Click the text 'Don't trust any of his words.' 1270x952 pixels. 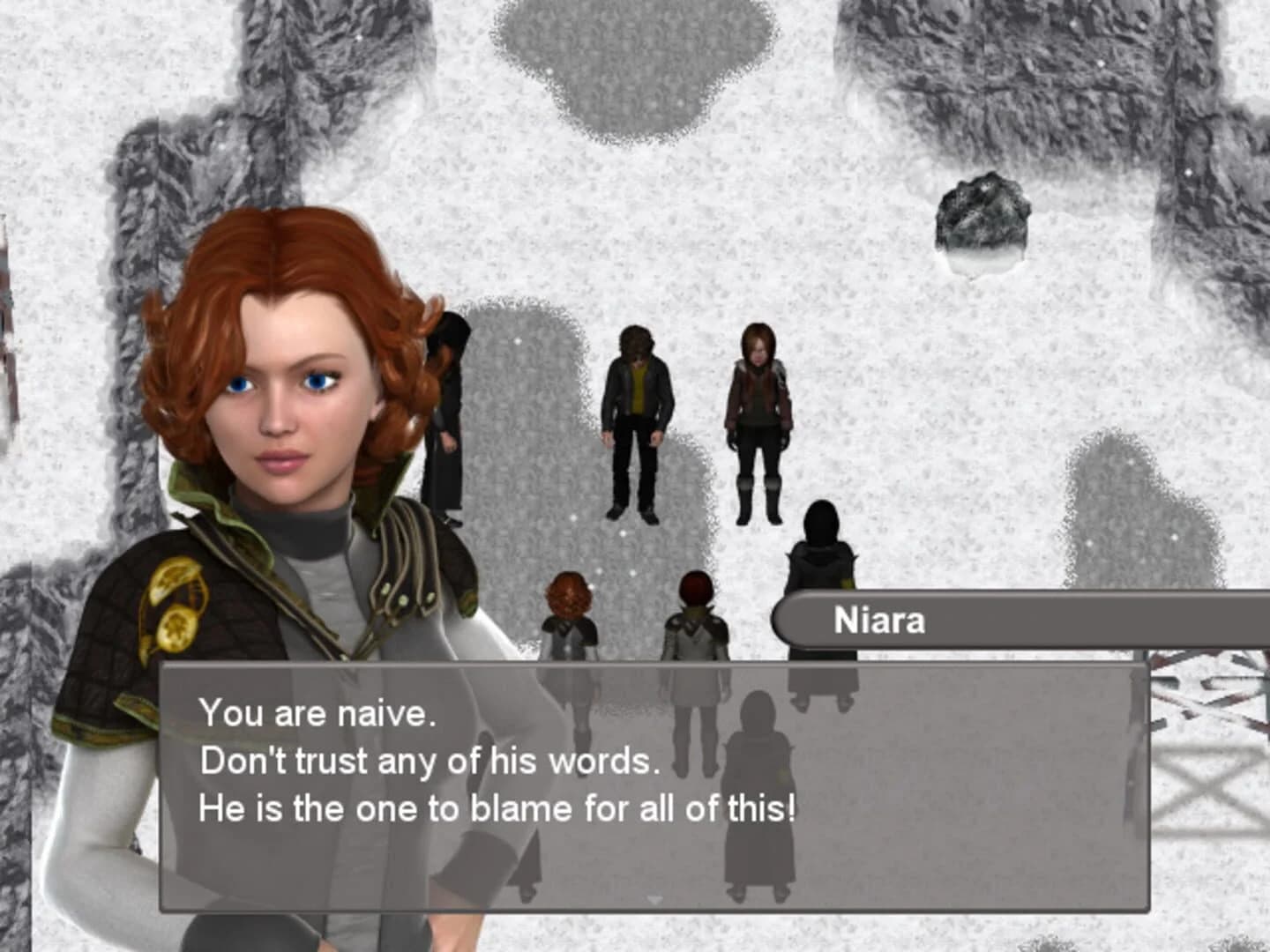[x=430, y=759]
